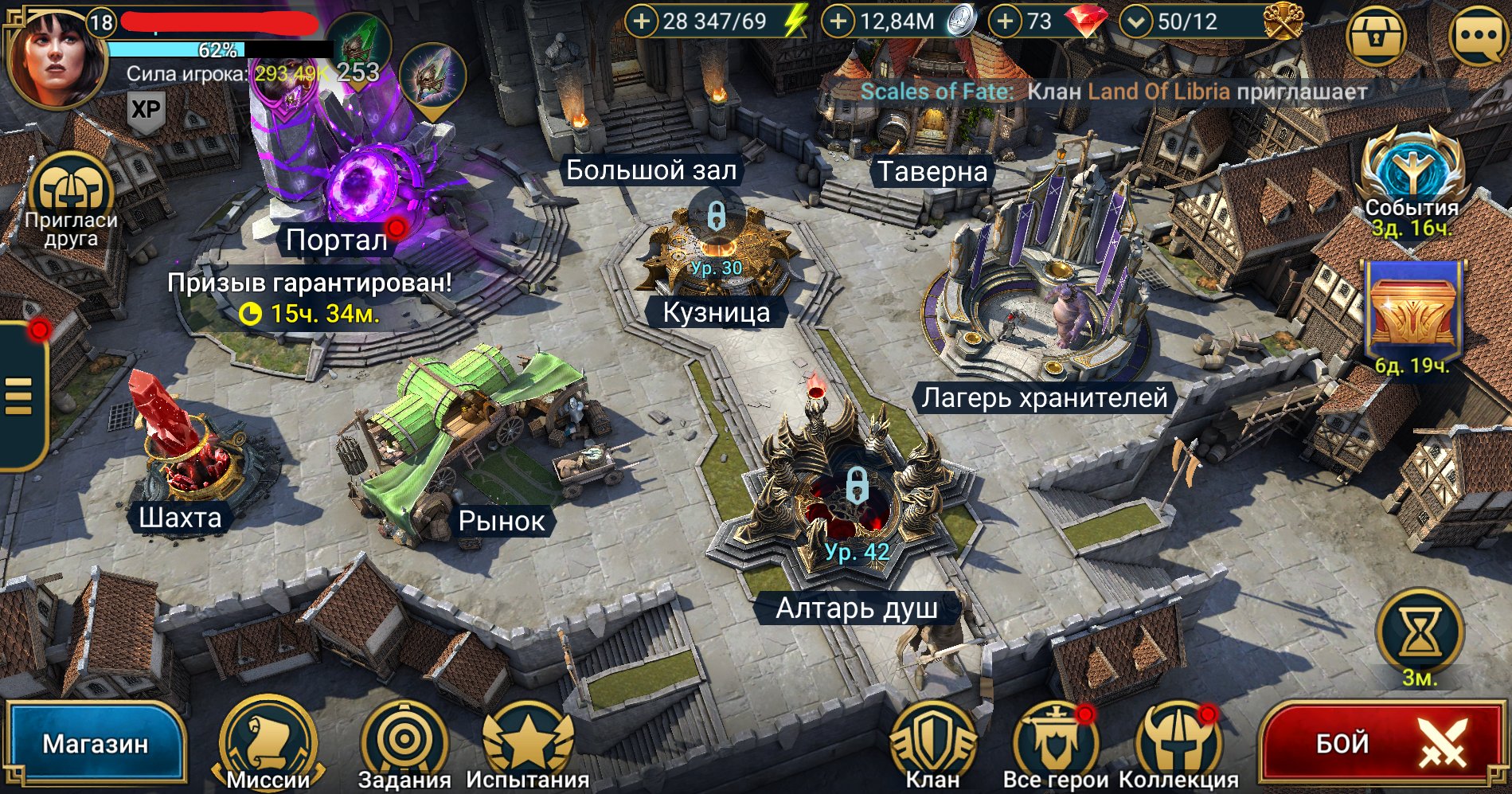The width and height of the screenshot is (1512, 794).
Task: Open the golden chest offer
Action: [1412, 315]
